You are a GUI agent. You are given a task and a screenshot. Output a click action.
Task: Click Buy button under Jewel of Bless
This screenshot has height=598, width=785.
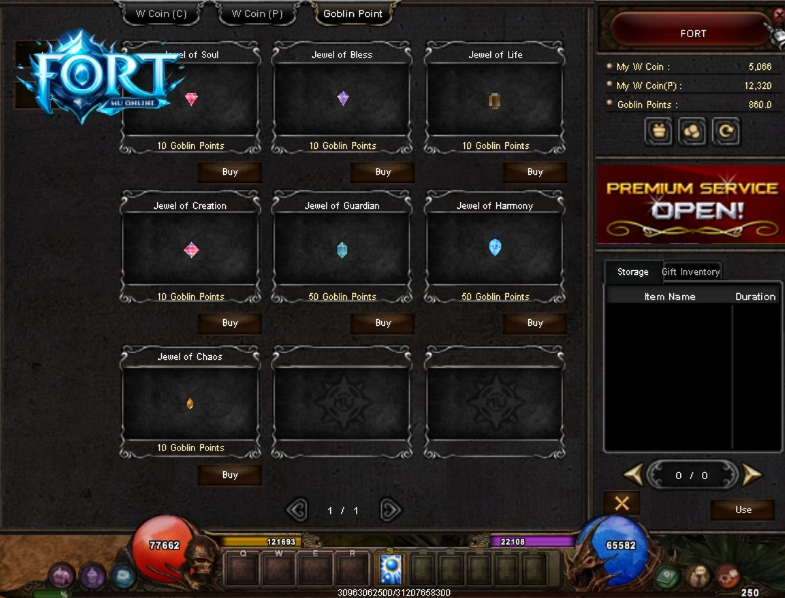(x=383, y=172)
